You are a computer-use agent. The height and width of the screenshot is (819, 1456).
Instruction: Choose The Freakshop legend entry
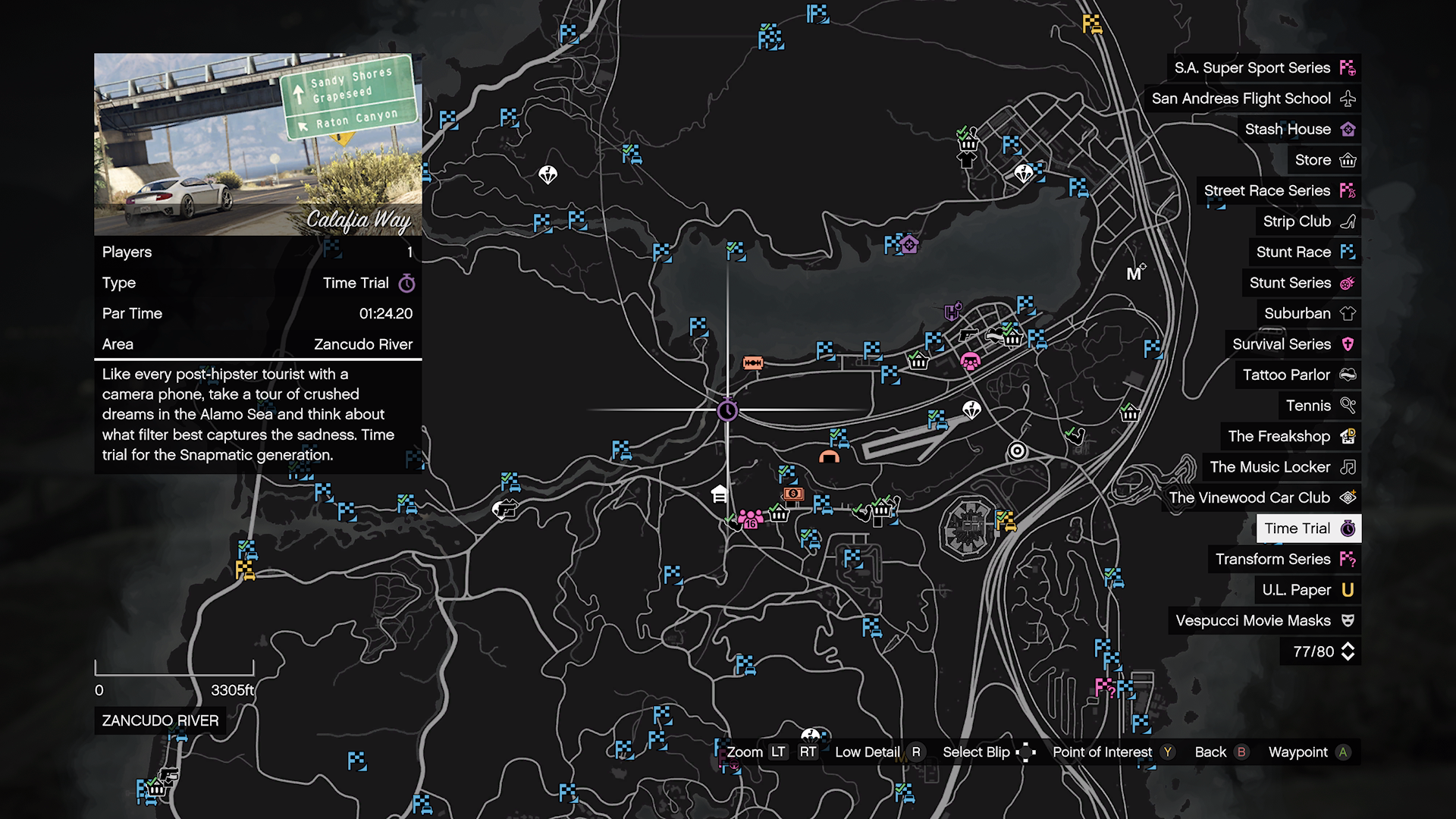pos(1291,437)
